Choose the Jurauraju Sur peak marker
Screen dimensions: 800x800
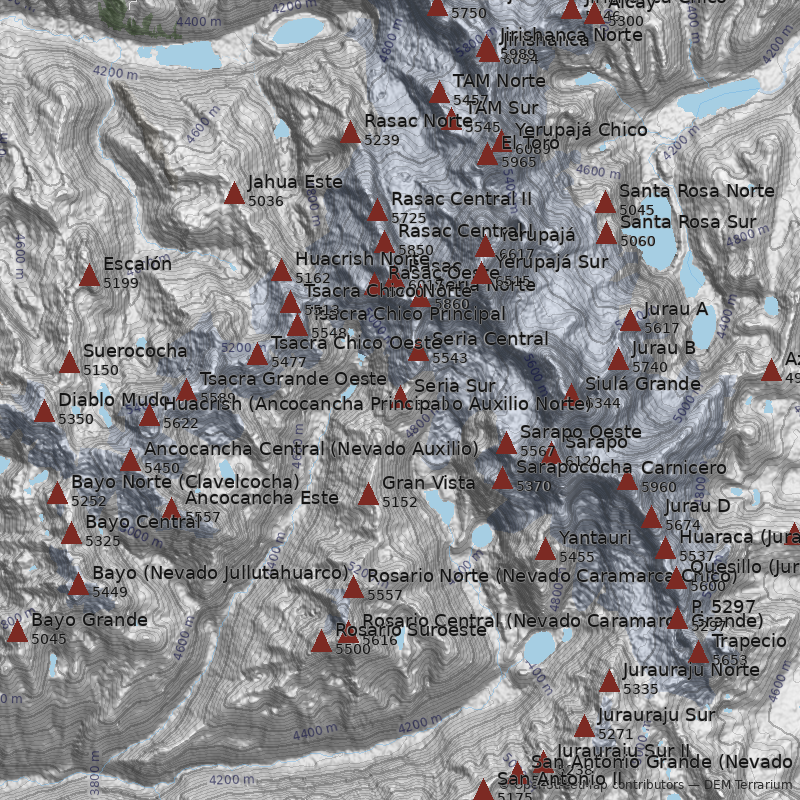click(x=584, y=727)
